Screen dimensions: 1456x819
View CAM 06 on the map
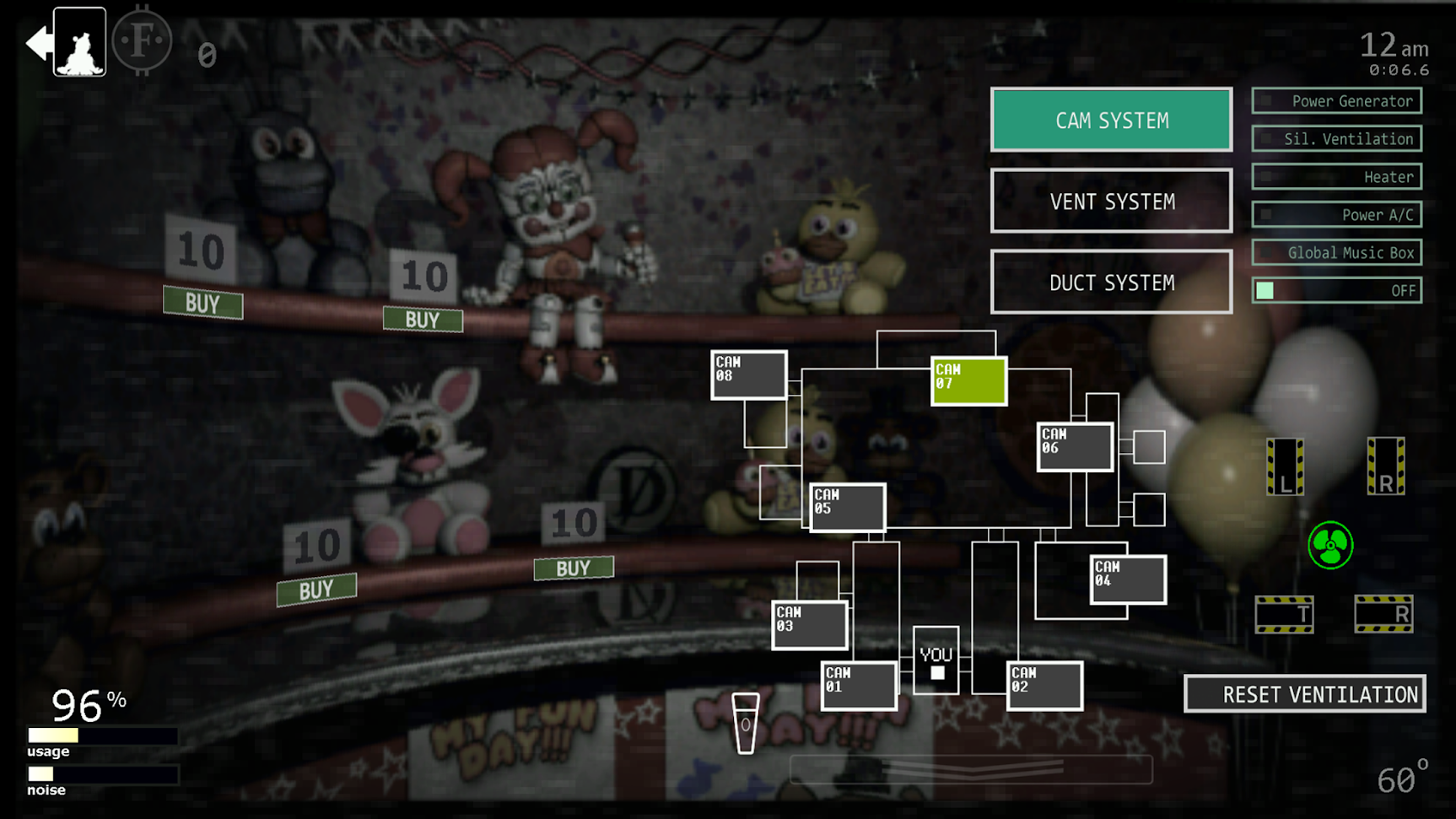click(1074, 446)
